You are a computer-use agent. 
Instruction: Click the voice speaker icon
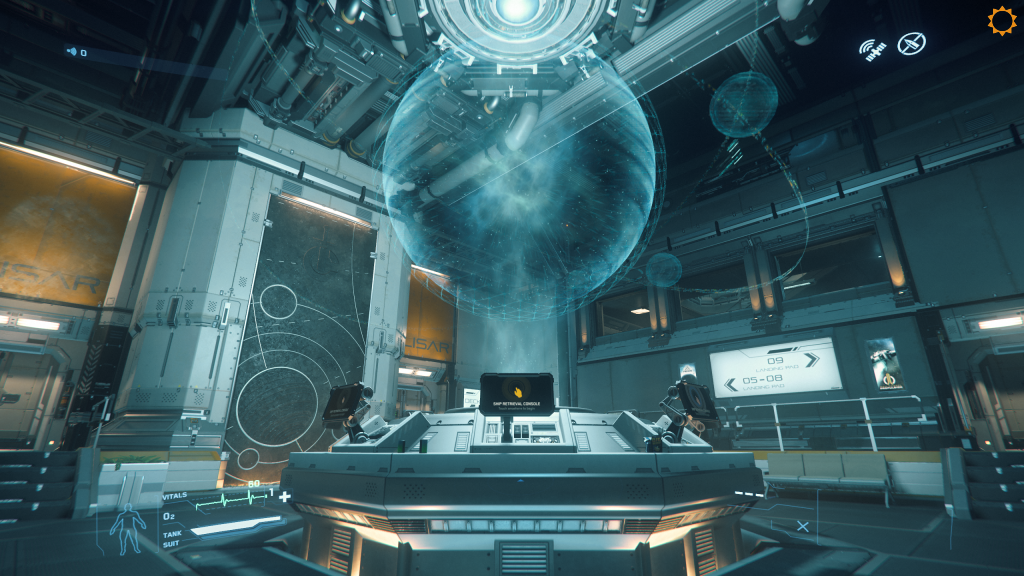[72, 52]
